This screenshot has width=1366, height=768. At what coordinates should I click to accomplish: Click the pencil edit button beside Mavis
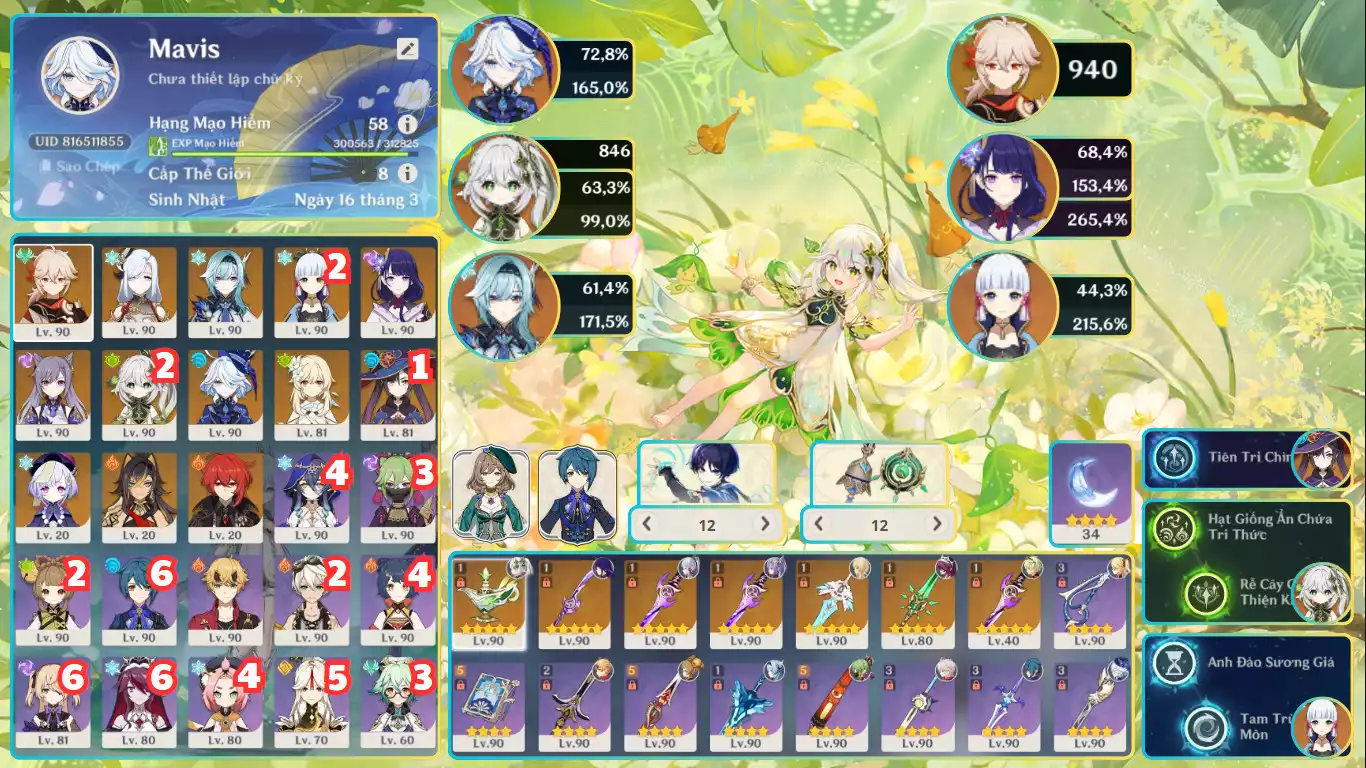click(x=406, y=49)
